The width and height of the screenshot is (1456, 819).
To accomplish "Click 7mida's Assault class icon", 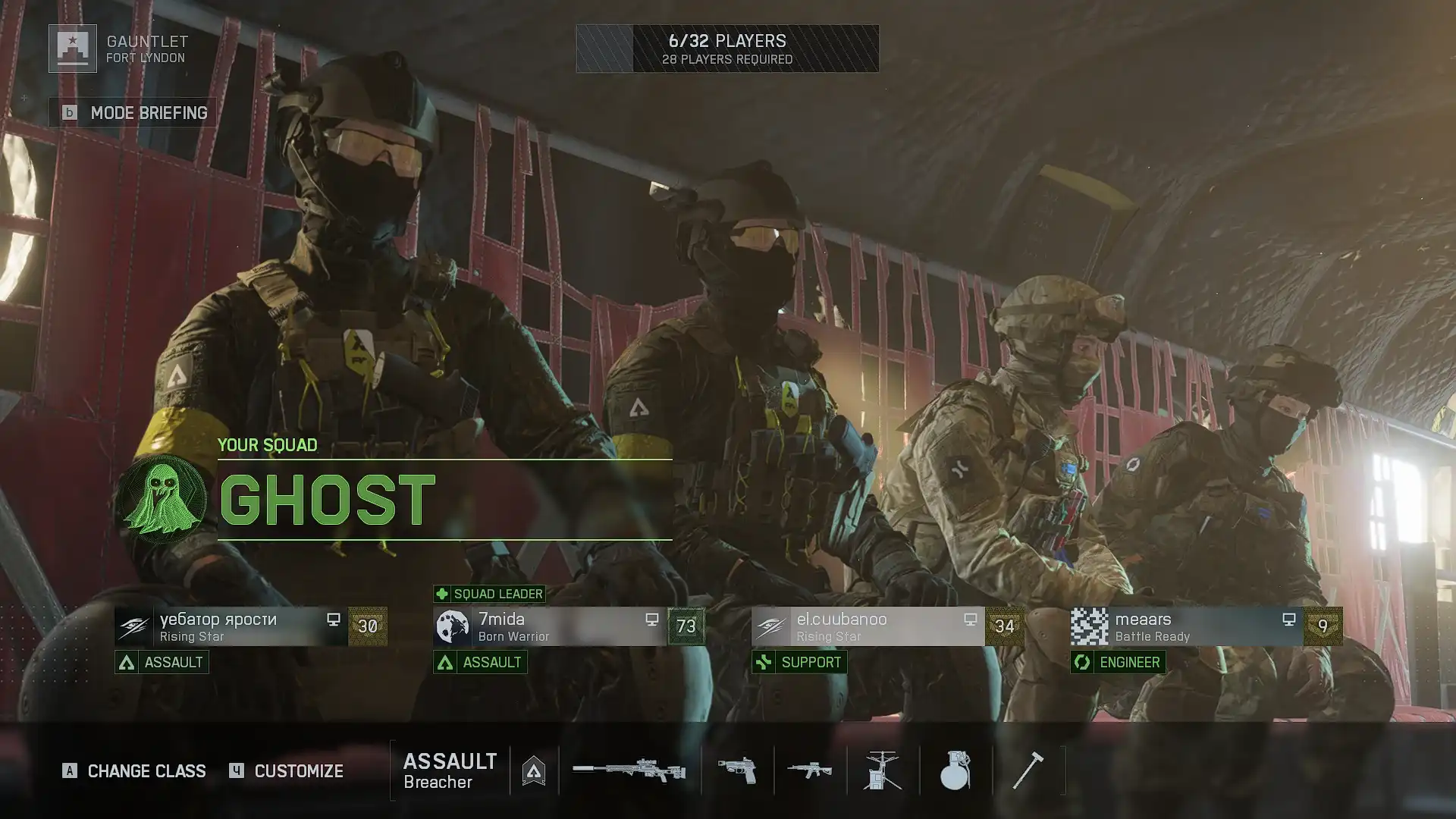I will pos(444,662).
